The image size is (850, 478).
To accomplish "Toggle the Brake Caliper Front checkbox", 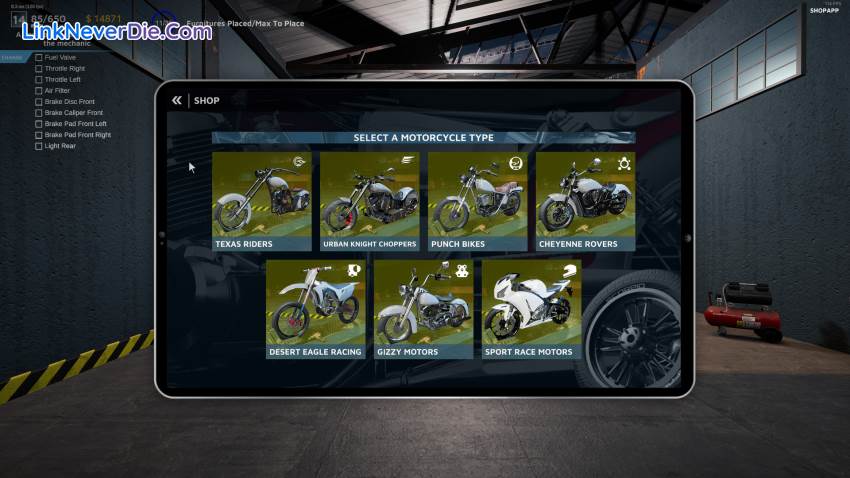I will [39, 113].
